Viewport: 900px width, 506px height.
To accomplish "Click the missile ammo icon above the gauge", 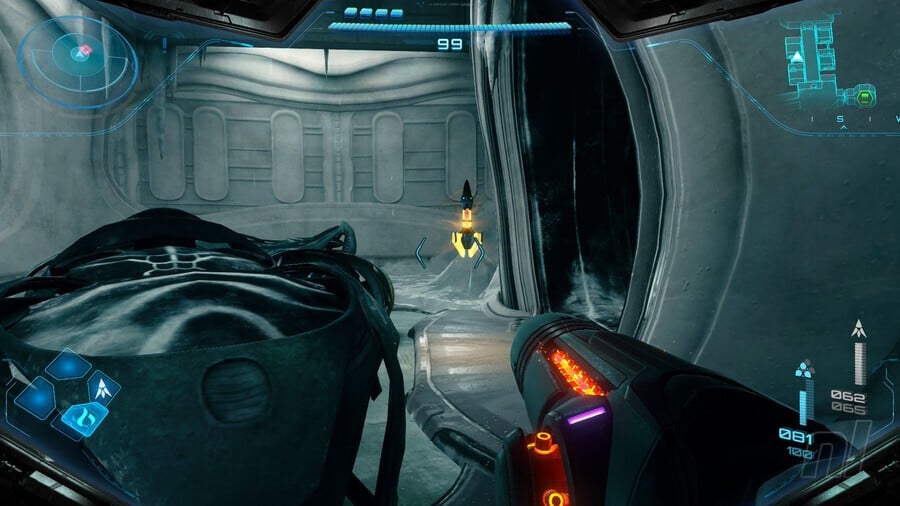I will pyautogui.click(x=858, y=328).
